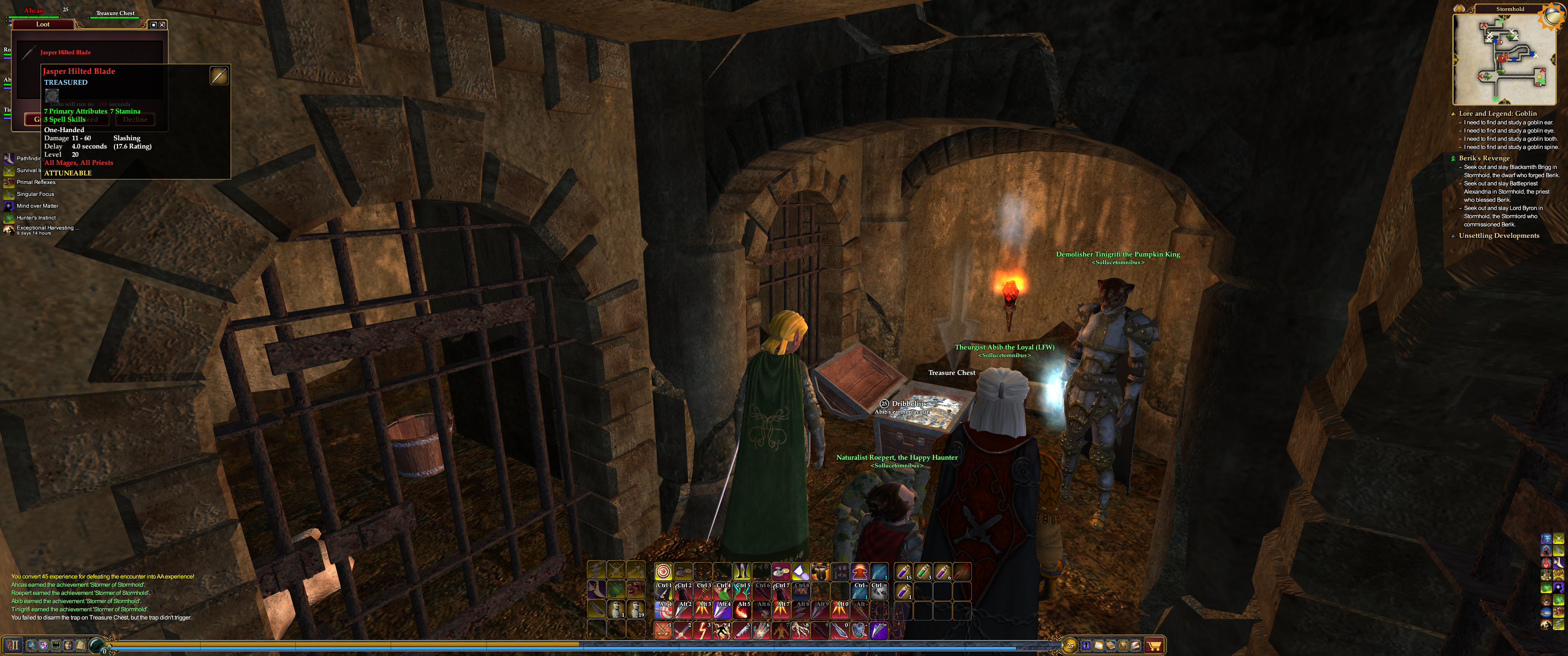The width and height of the screenshot is (1568, 656).
Task: Activate the red lightning bolt ability
Action: tap(702, 630)
